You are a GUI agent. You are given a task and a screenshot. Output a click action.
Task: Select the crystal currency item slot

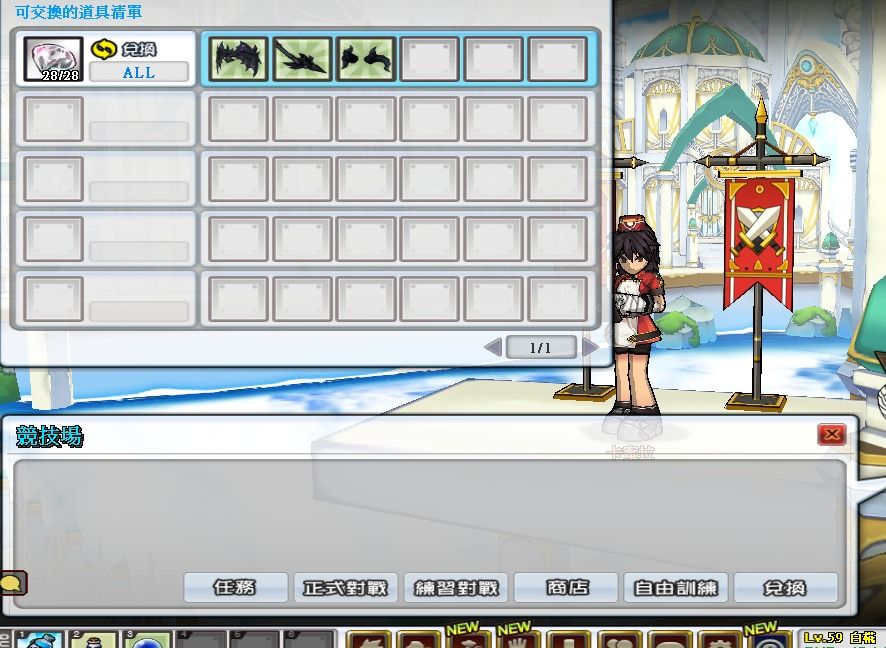[53, 59]
